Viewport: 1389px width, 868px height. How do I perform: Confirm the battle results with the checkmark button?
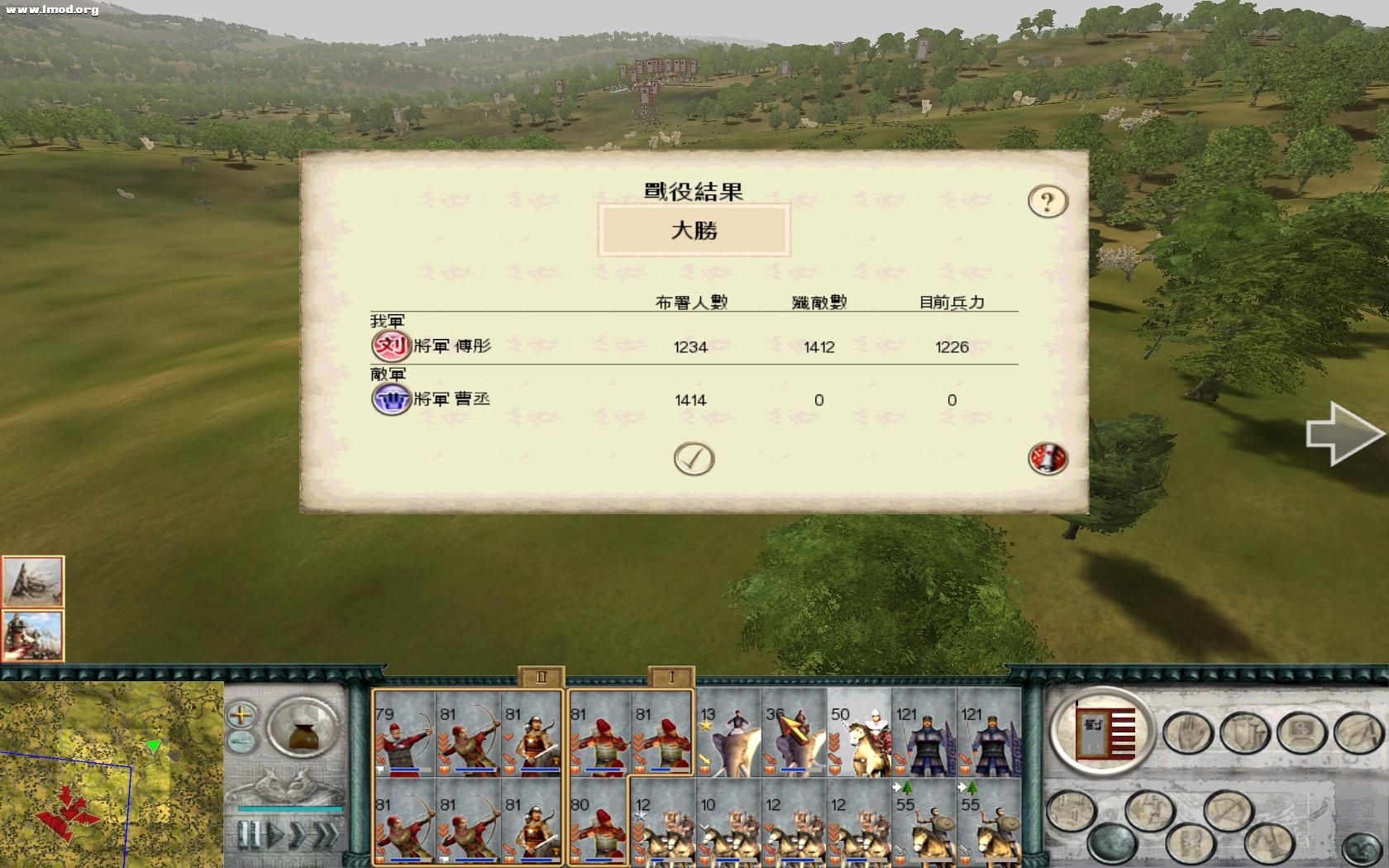(x=694, y=457)
